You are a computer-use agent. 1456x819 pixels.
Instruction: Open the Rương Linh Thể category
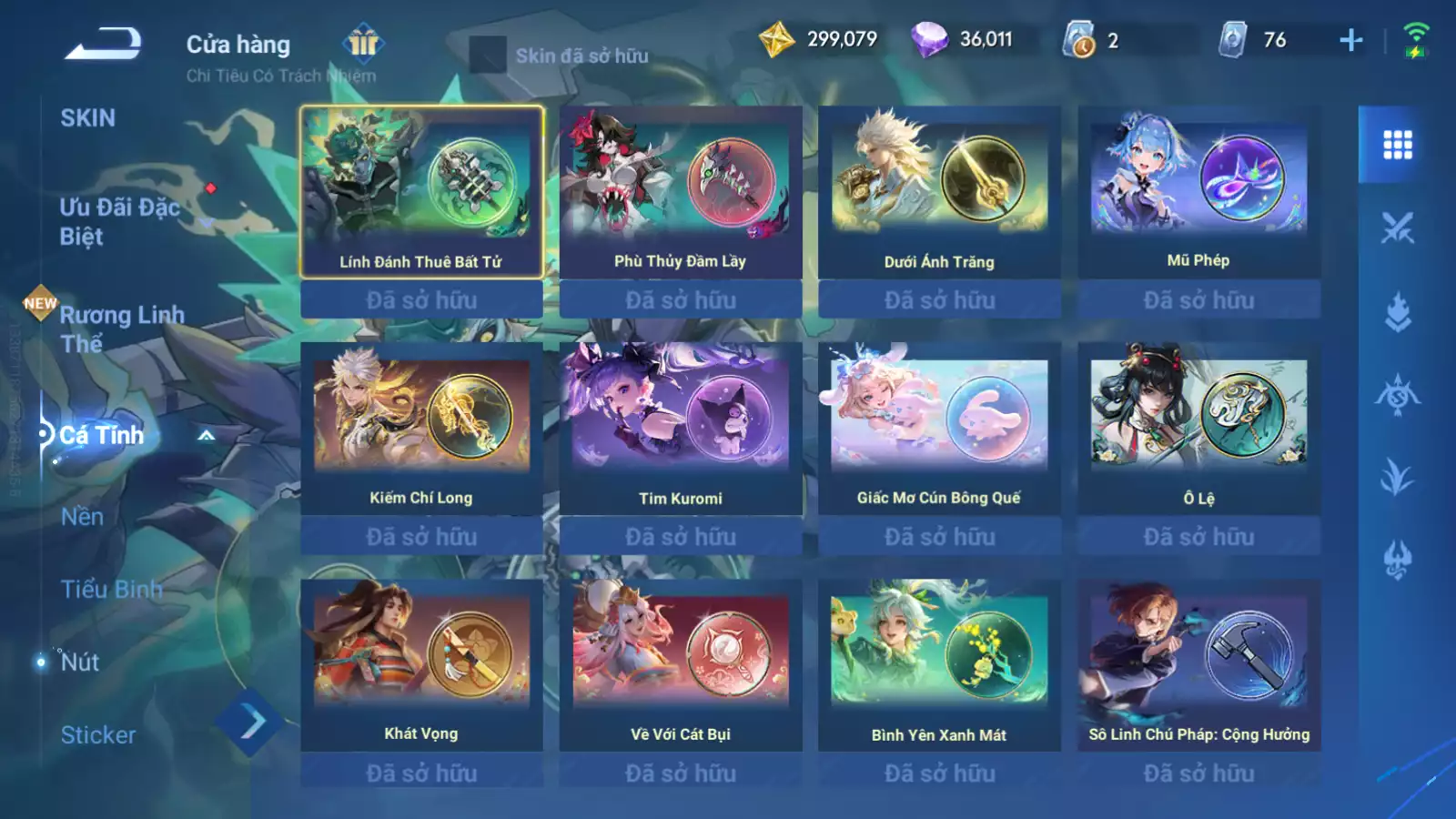coord(121,329)
